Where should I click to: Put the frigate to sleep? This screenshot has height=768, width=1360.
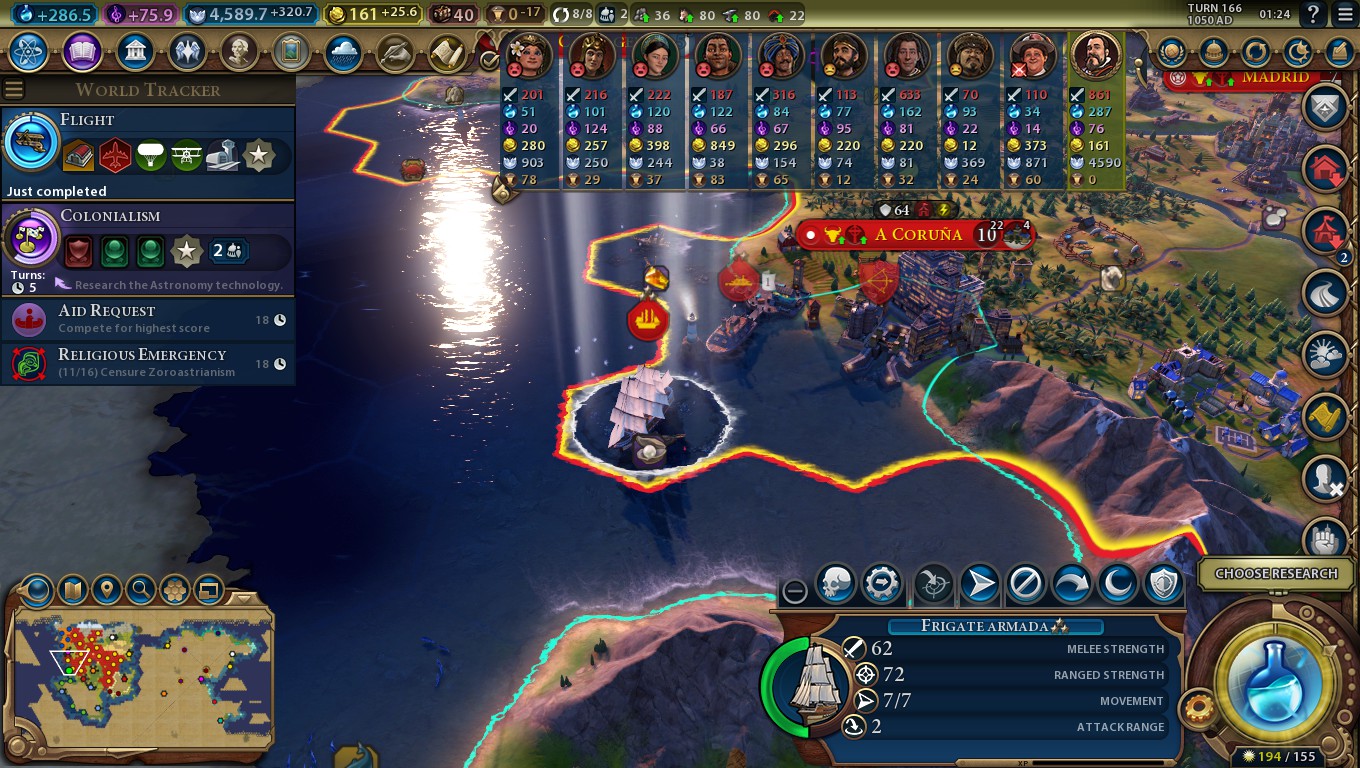(x=1118, y=585)
